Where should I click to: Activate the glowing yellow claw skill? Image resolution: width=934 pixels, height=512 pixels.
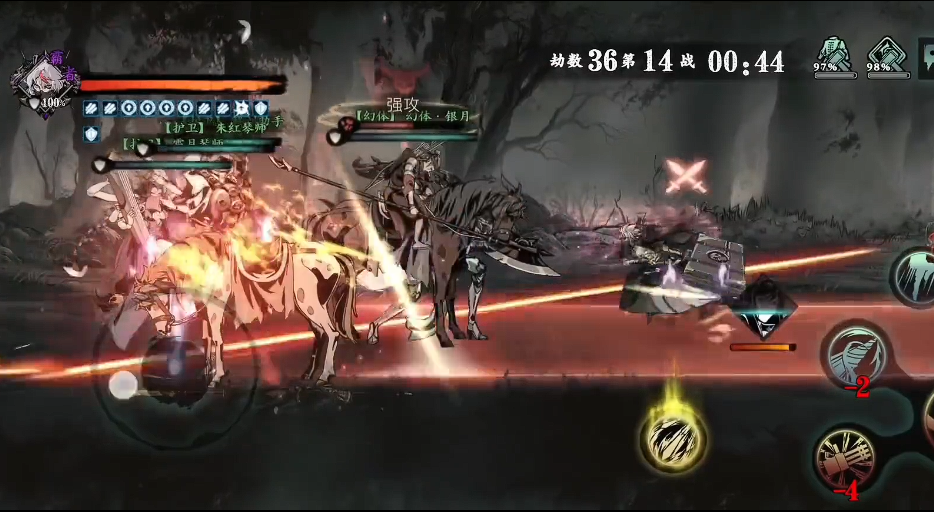673,439
